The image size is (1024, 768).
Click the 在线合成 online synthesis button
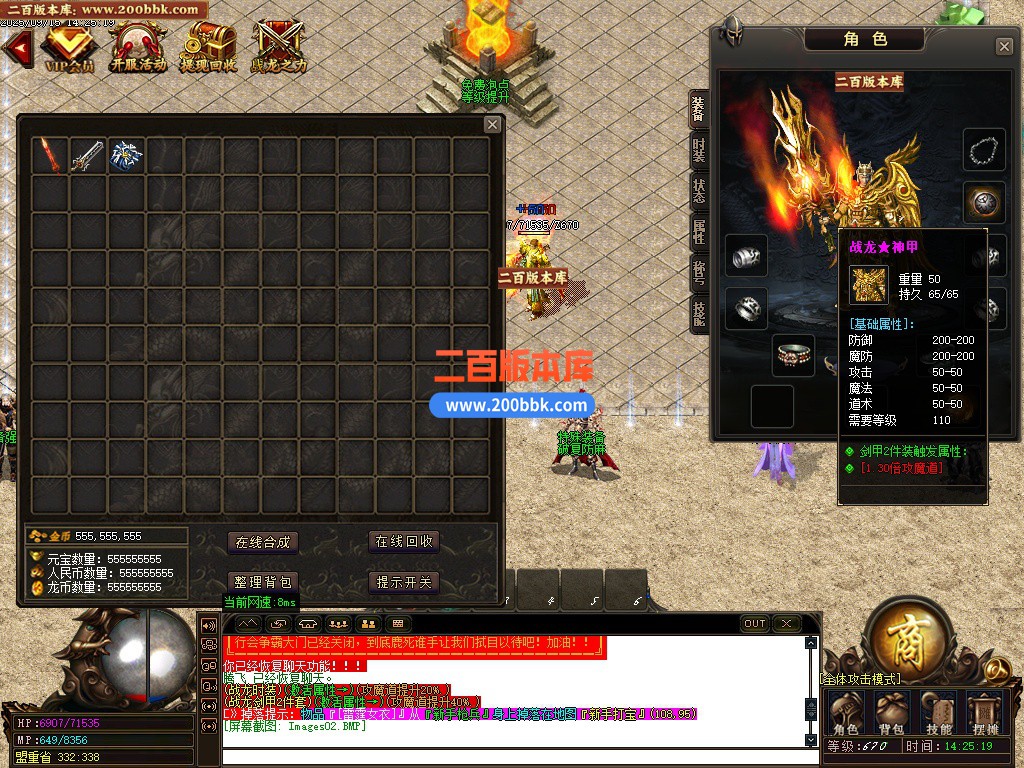[262, 542]
